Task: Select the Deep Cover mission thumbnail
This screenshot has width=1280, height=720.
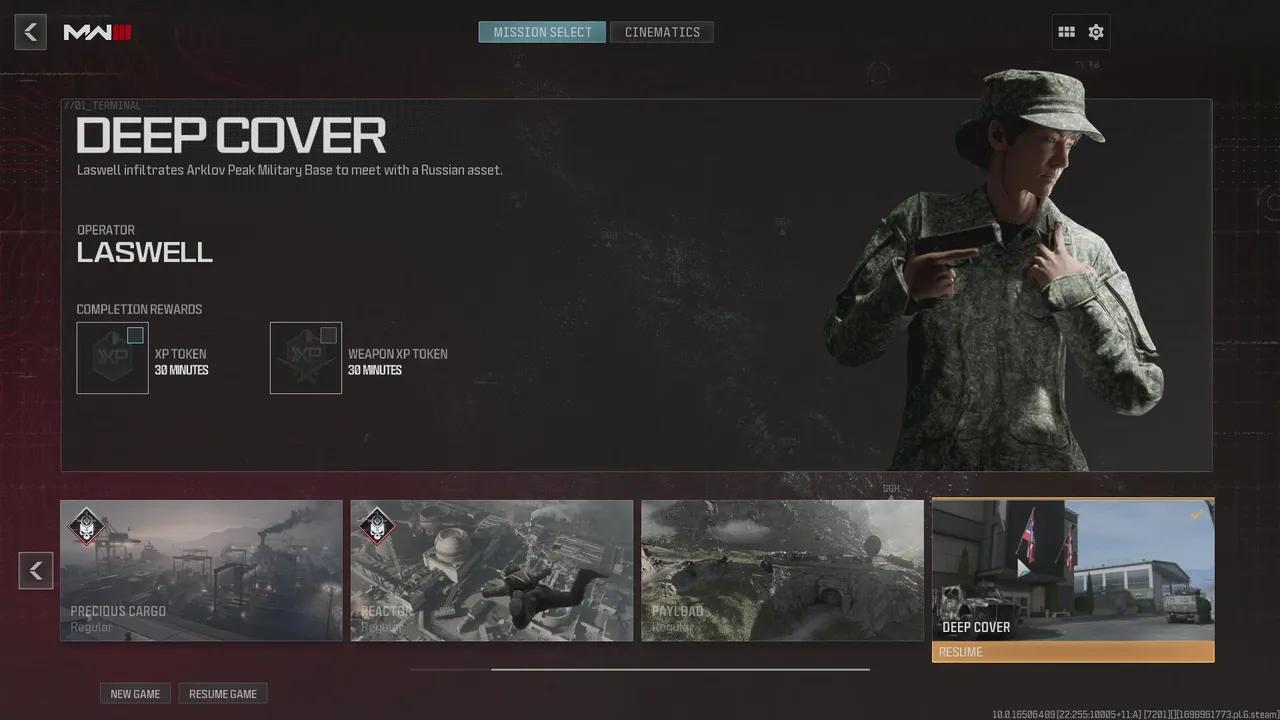Action: pos(1072,570)
